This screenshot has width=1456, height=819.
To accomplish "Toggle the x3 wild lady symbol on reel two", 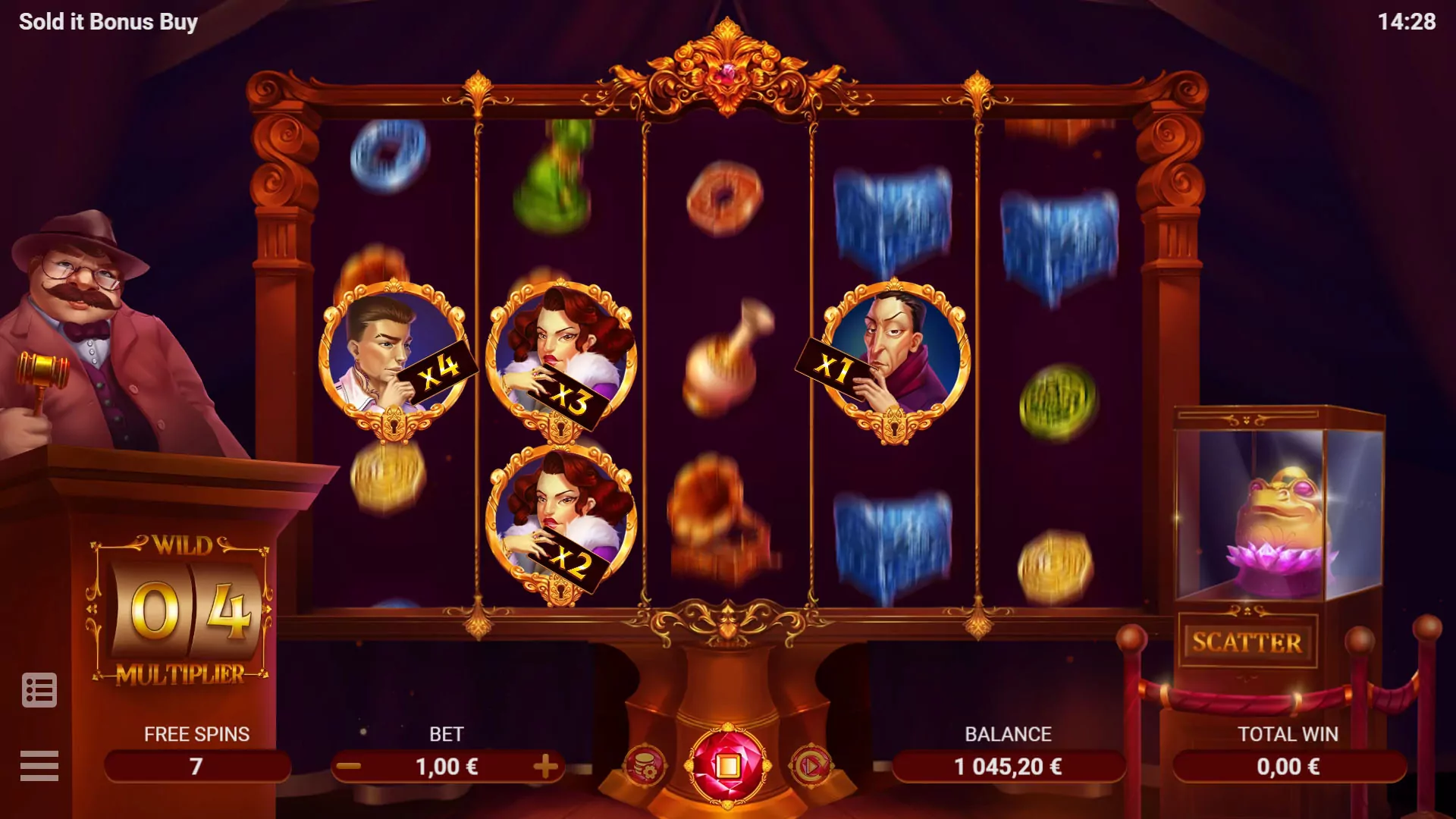I will (x=563, y=356).
